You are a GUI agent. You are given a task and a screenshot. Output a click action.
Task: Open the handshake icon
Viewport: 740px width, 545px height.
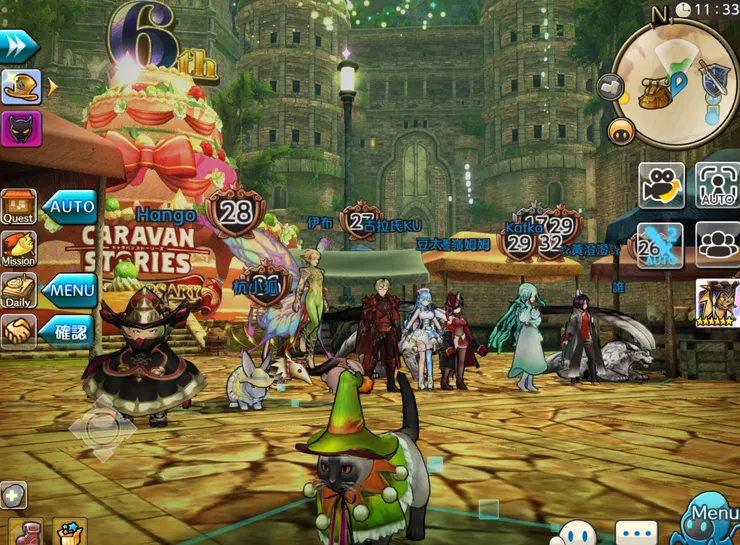coord(18,330)
